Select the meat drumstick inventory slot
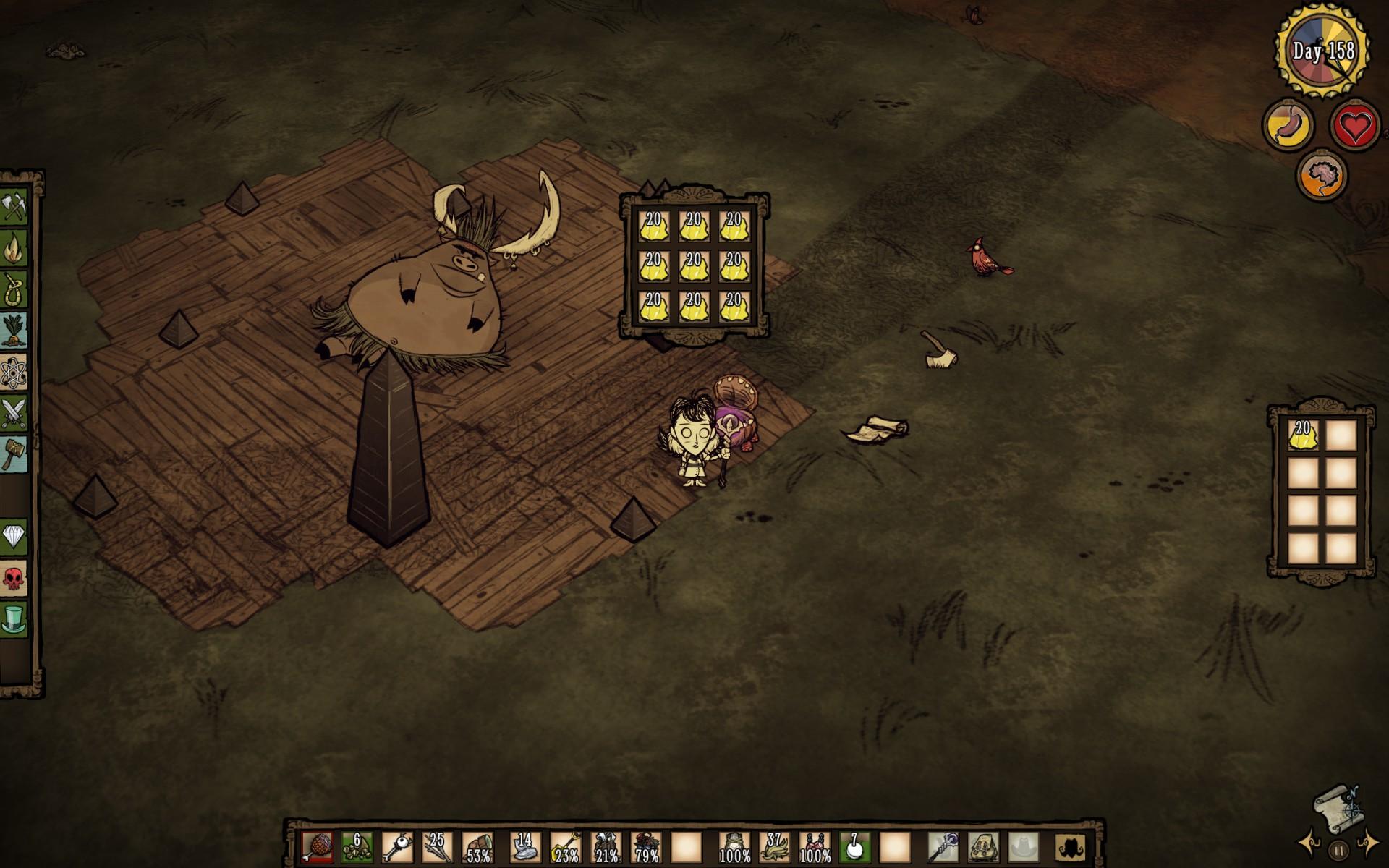The height and width of the screenshot is (868, 1389). tap(318, 846)
